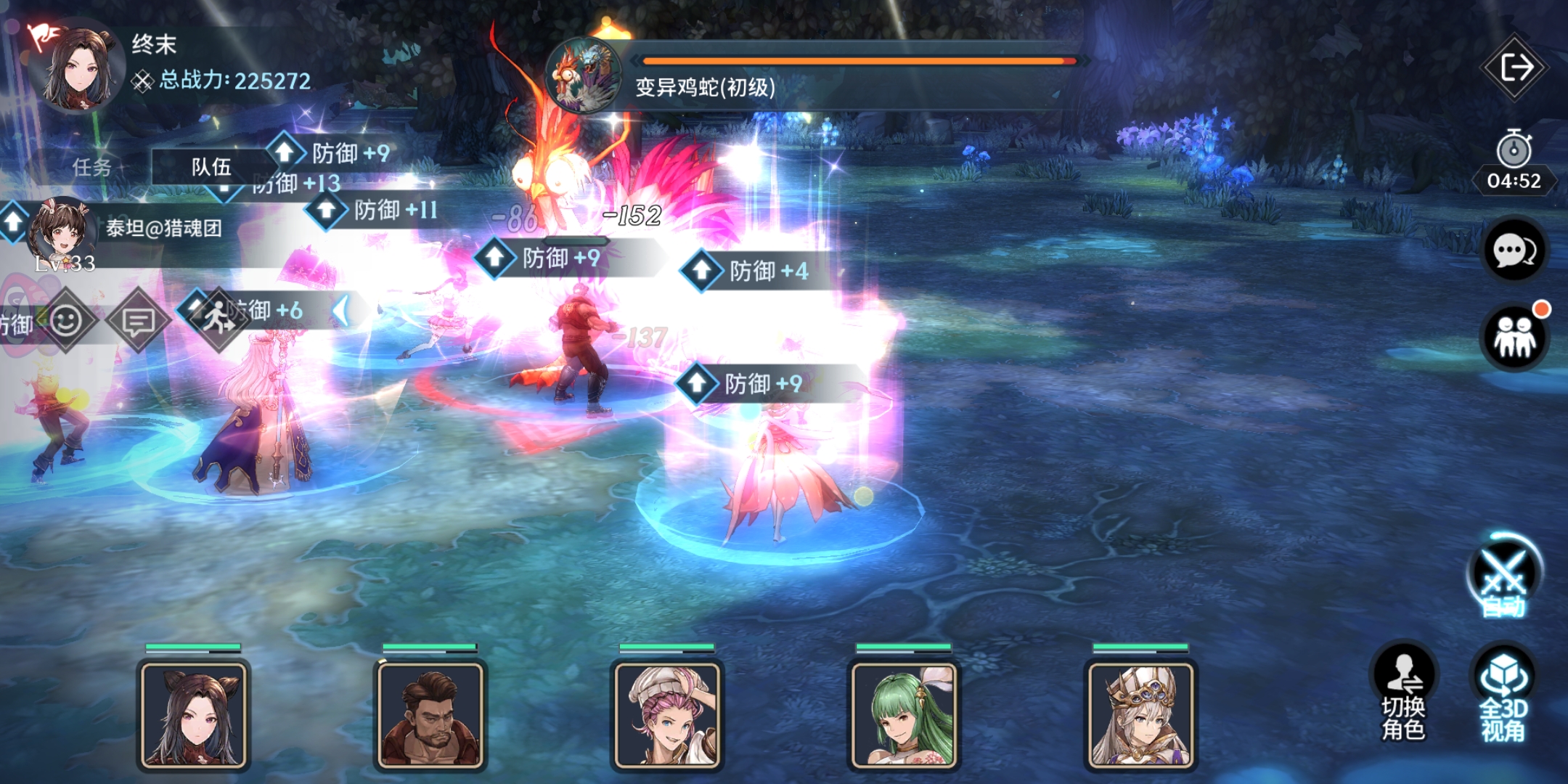Open the smiley face emote button
Viewport: 1568px width, 784px height.
[x=66, y=320]
